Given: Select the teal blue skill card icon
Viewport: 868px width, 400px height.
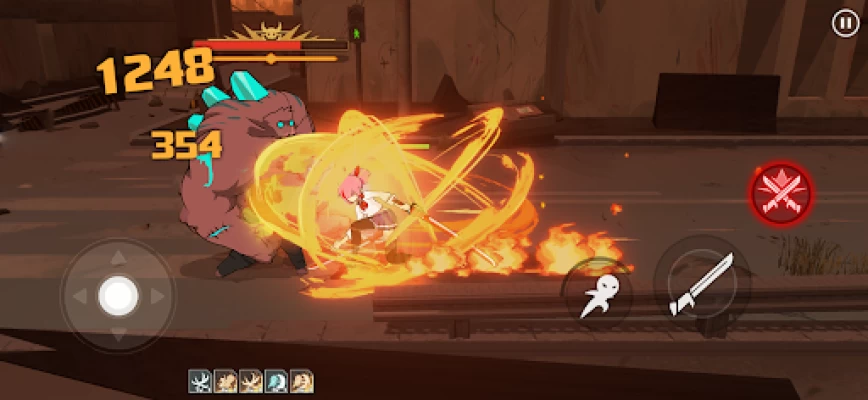Looking at the screenshot, I should [277, 381].
